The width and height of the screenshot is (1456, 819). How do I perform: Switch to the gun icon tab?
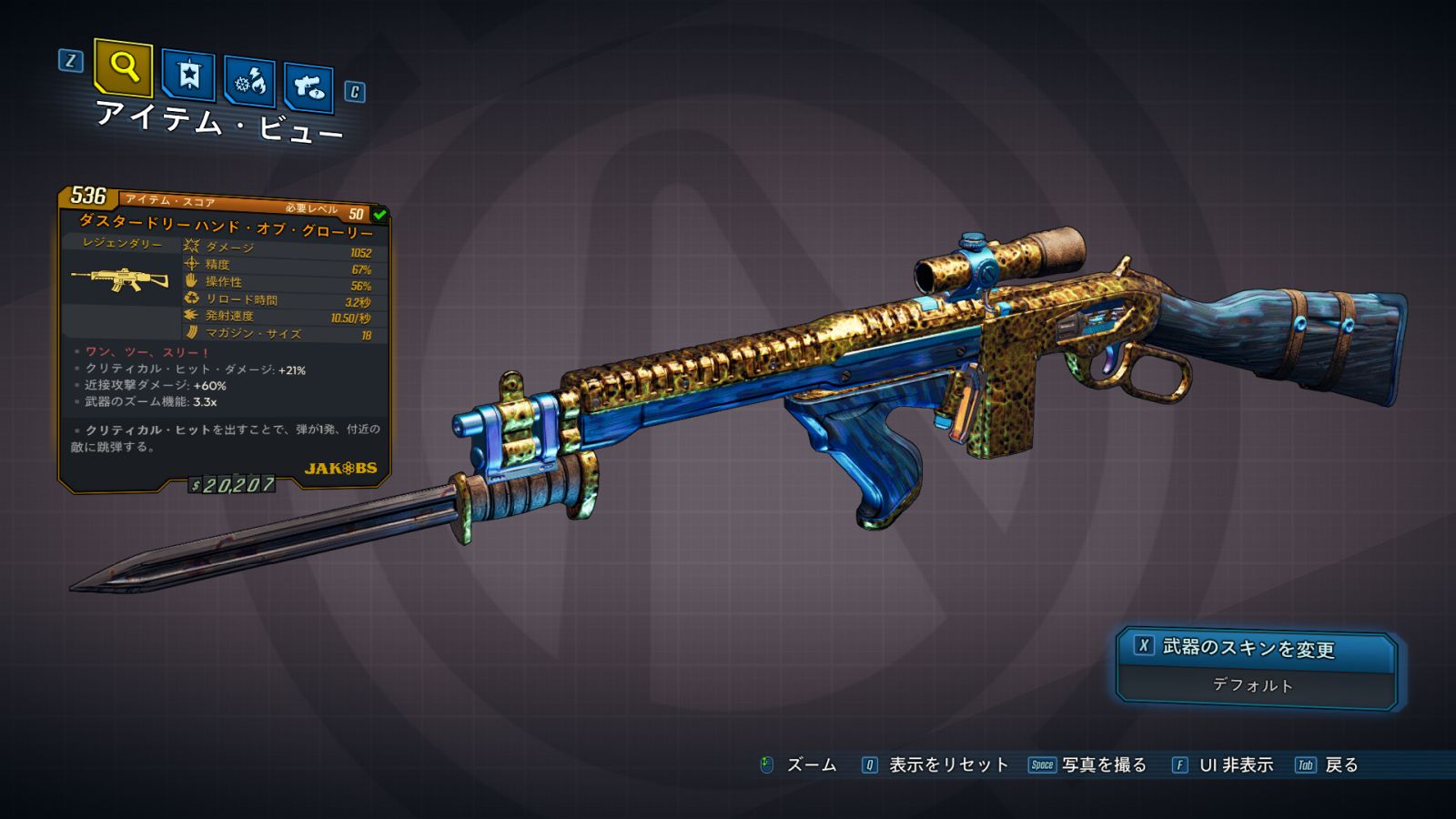click(x=308, y=86)
